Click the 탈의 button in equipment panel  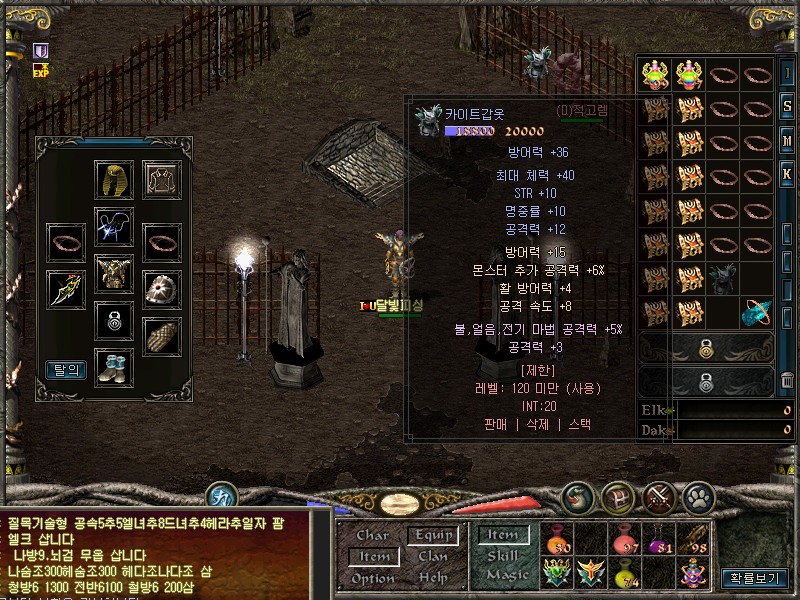pos(67,370)
